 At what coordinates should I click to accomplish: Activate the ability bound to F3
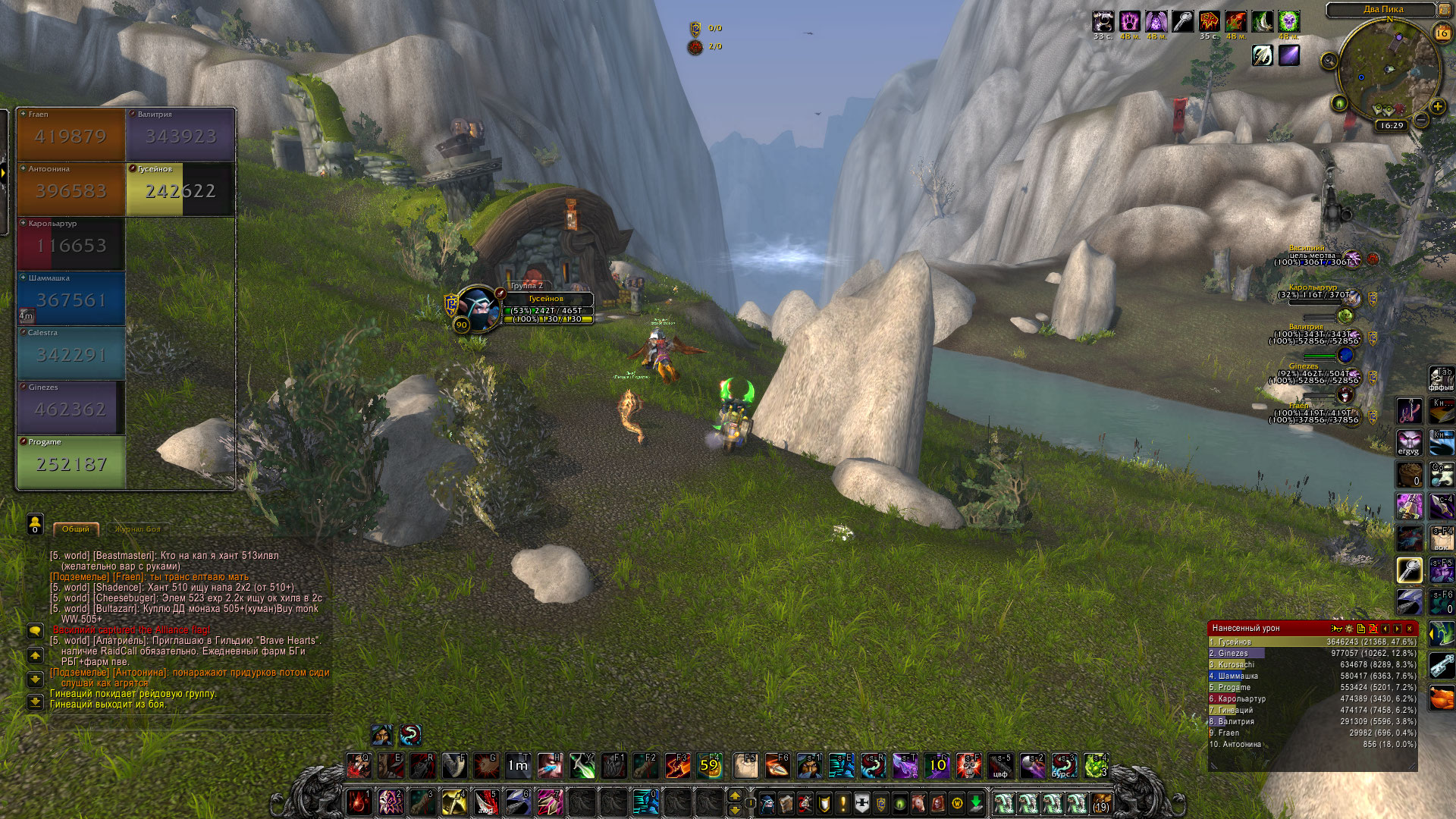click(x=676, y=766)
